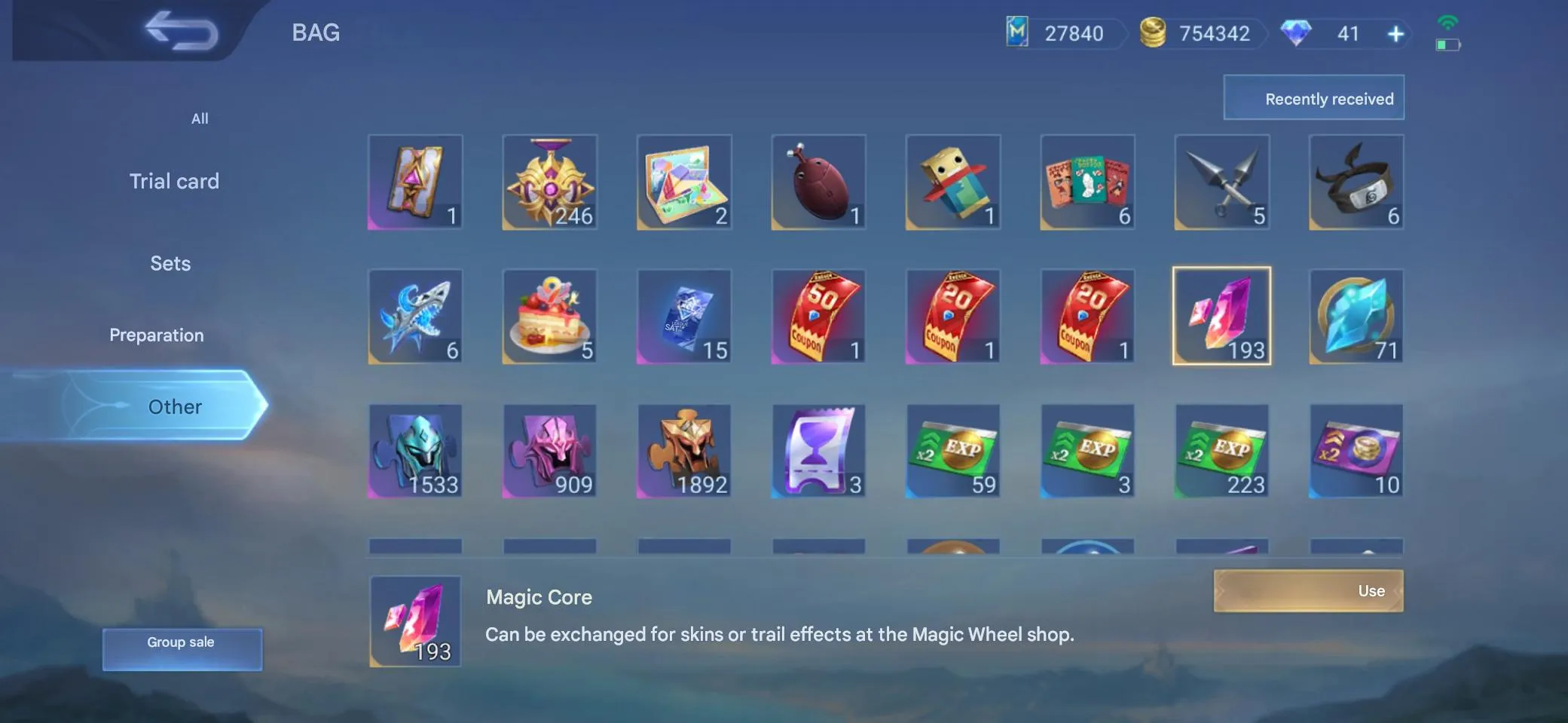This screenshot has width=1568, height=723.
Task: Open the golden medal item with 246
Action: tap(549, 182)
